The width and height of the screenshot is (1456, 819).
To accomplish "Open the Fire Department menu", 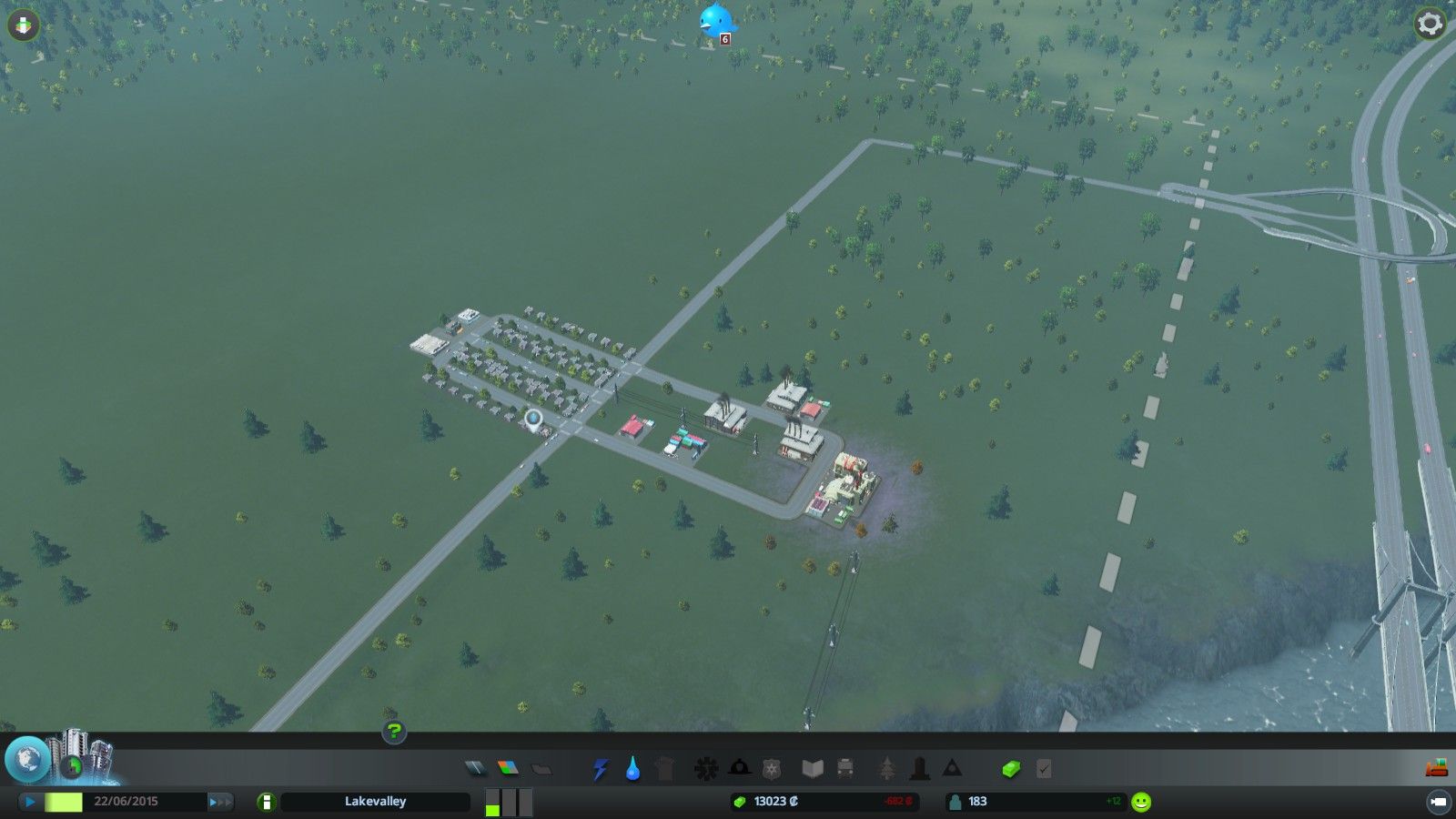I will click(x=739, y=769).
